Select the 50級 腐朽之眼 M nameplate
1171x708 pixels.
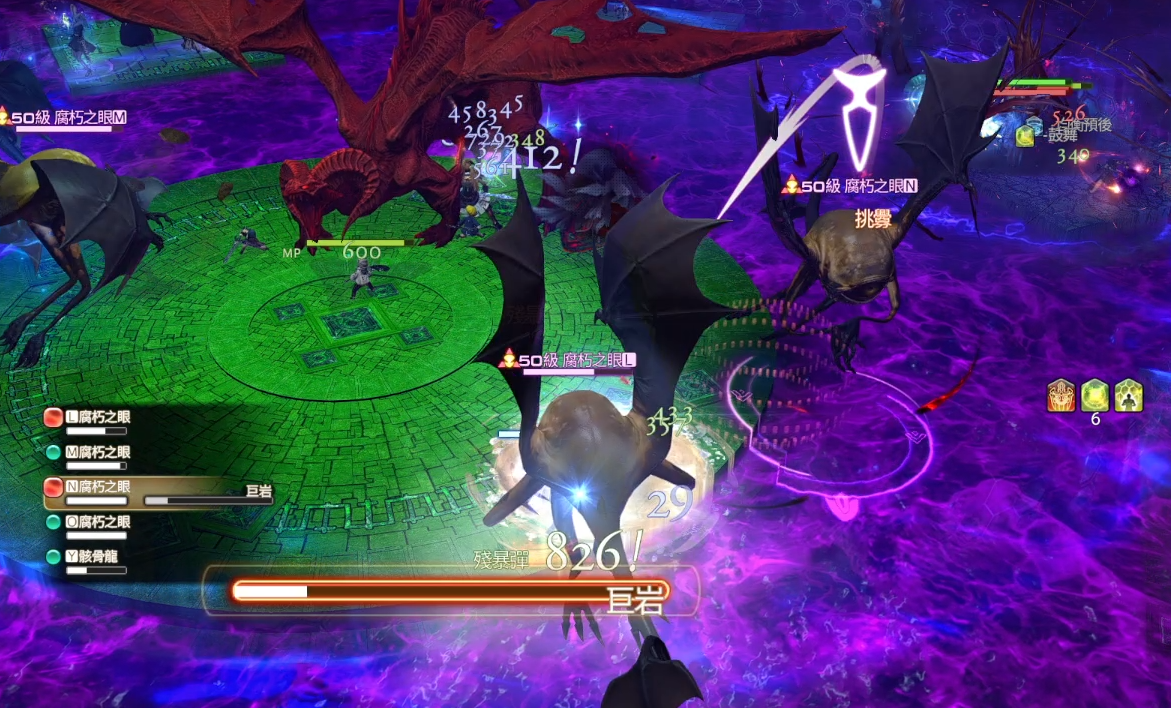click(x=66, y=118)
